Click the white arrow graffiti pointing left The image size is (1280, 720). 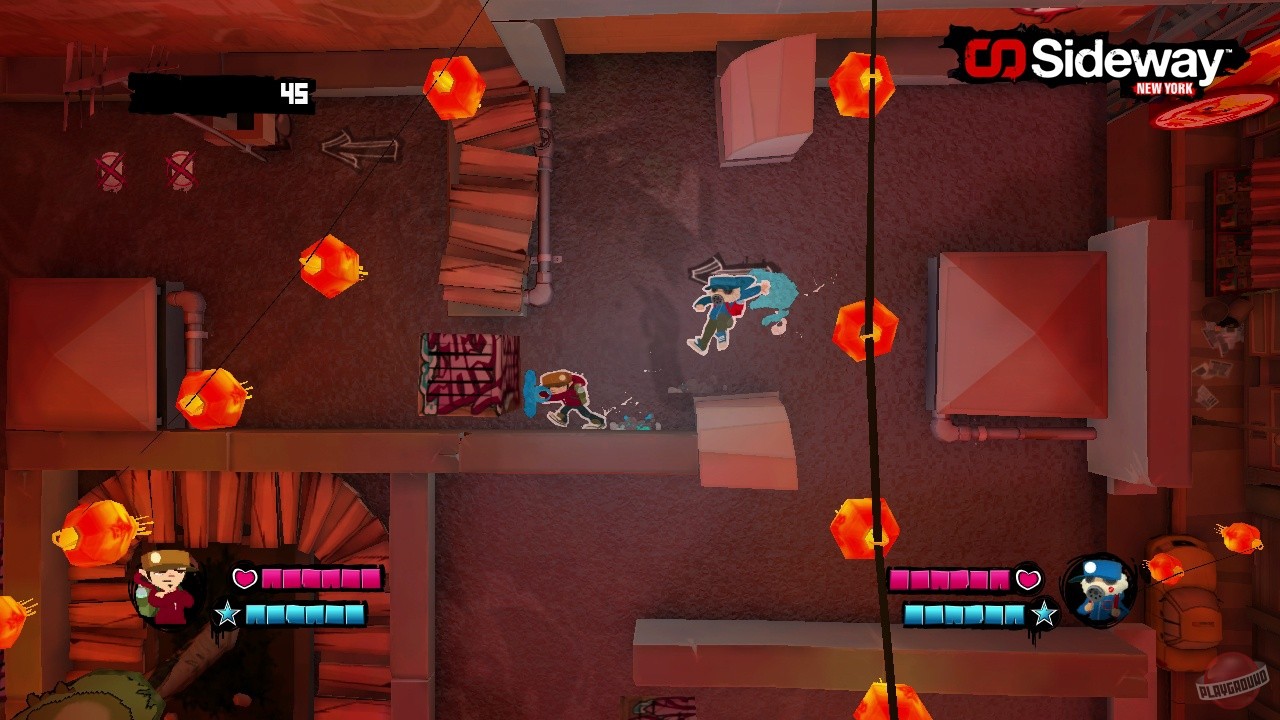tap(362, 150)
